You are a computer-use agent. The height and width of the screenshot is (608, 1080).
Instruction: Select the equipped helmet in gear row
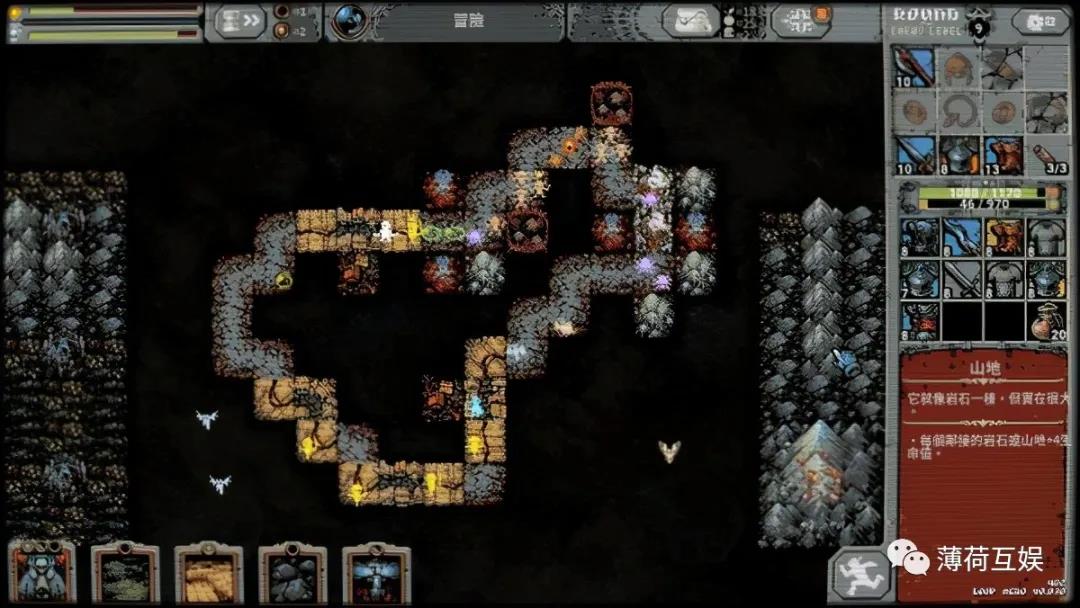[959, 155]
